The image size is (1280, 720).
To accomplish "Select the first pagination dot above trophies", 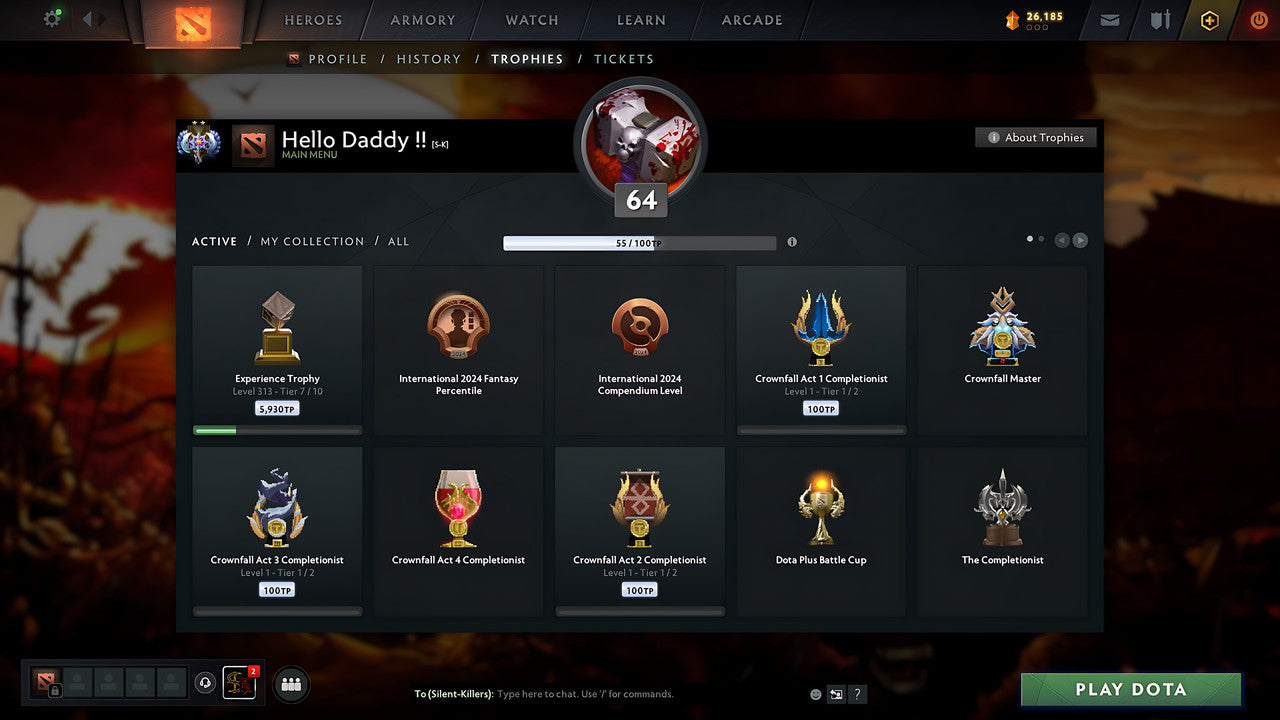I will (x=1030, y=239).
